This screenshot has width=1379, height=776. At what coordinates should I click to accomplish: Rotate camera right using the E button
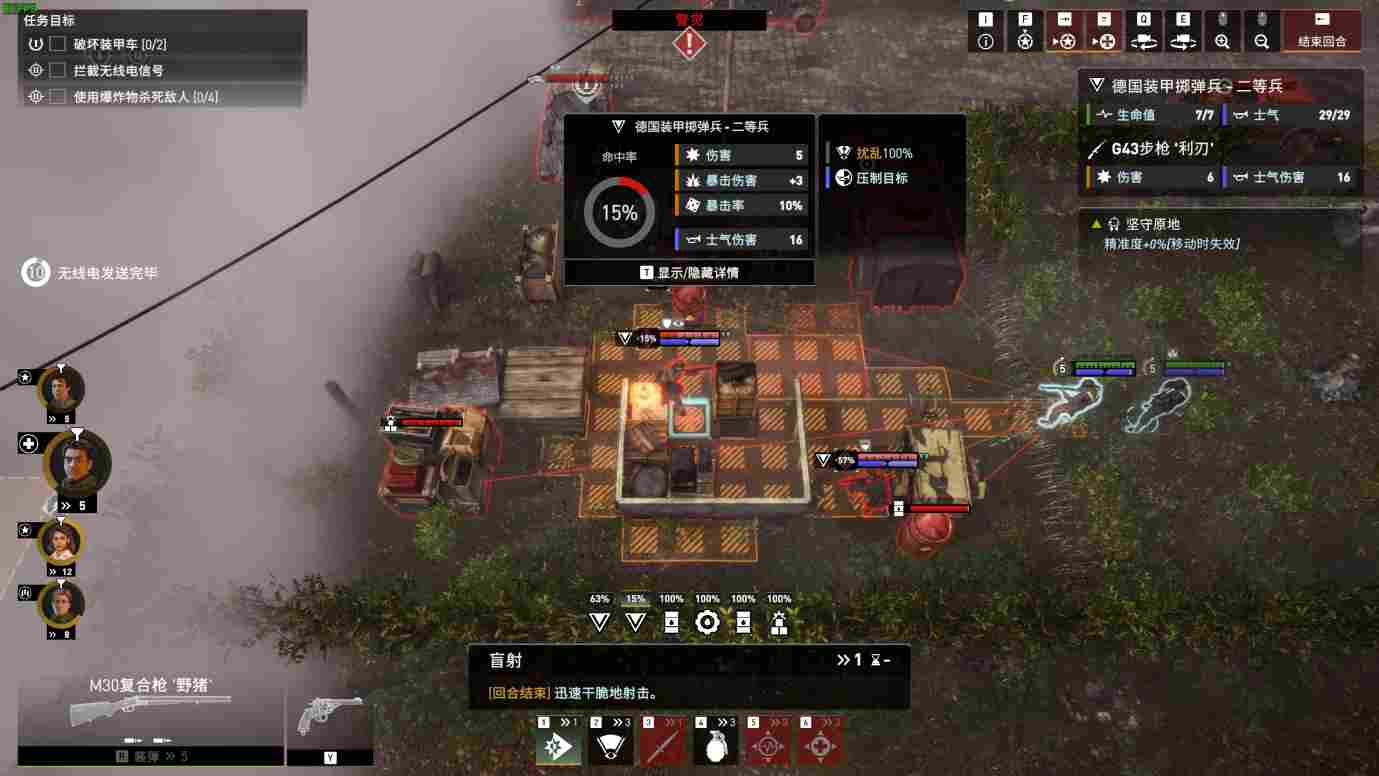coord(1182,41)
